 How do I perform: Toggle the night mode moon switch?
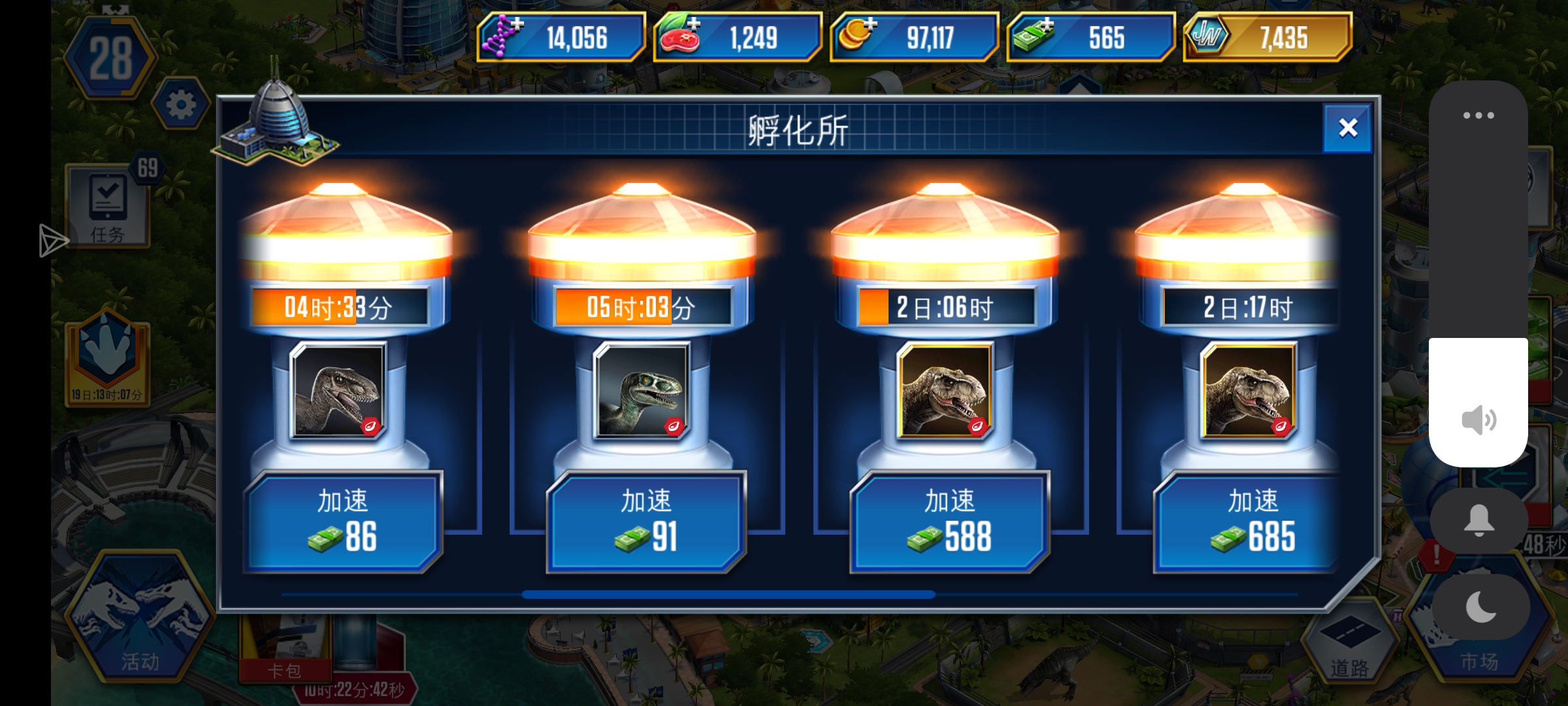tap(1479, 607)
